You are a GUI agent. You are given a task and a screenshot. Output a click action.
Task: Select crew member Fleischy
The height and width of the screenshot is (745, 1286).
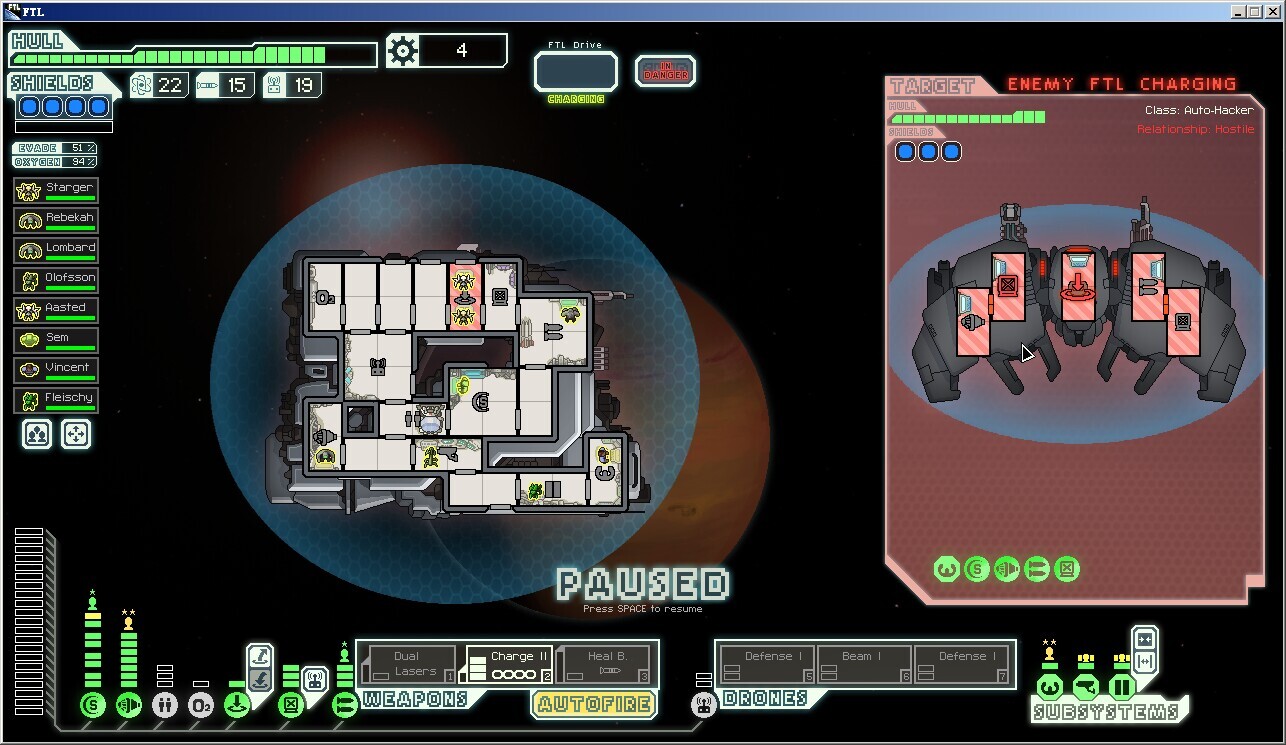56,400
